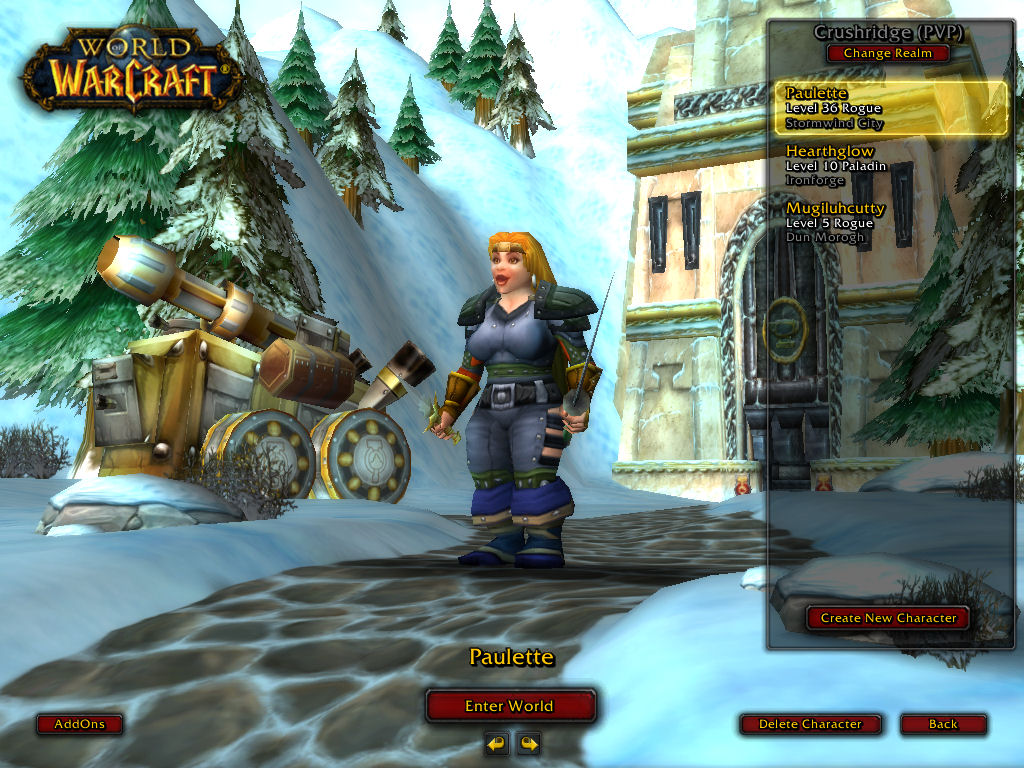Create New Character
Image resolution: width=1024 pixels, height=768 pixels.
[888, 618]
